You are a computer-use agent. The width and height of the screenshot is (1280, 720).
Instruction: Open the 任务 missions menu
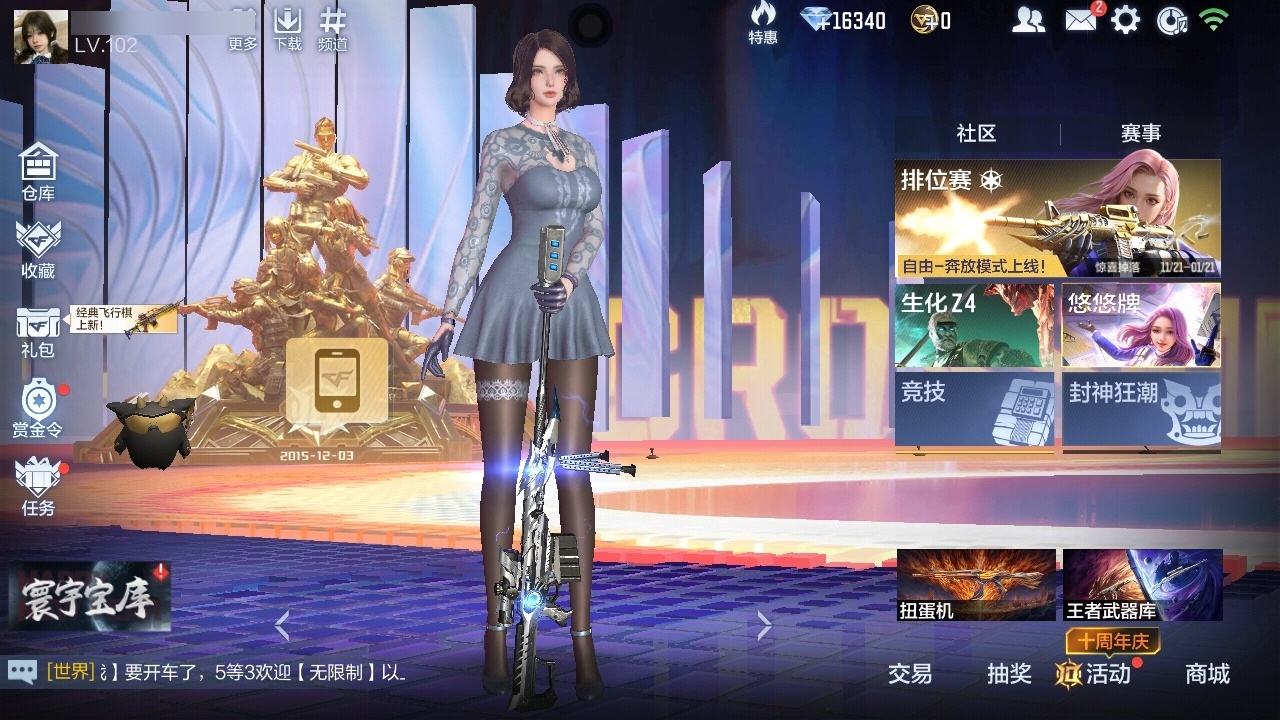(38, 485)
